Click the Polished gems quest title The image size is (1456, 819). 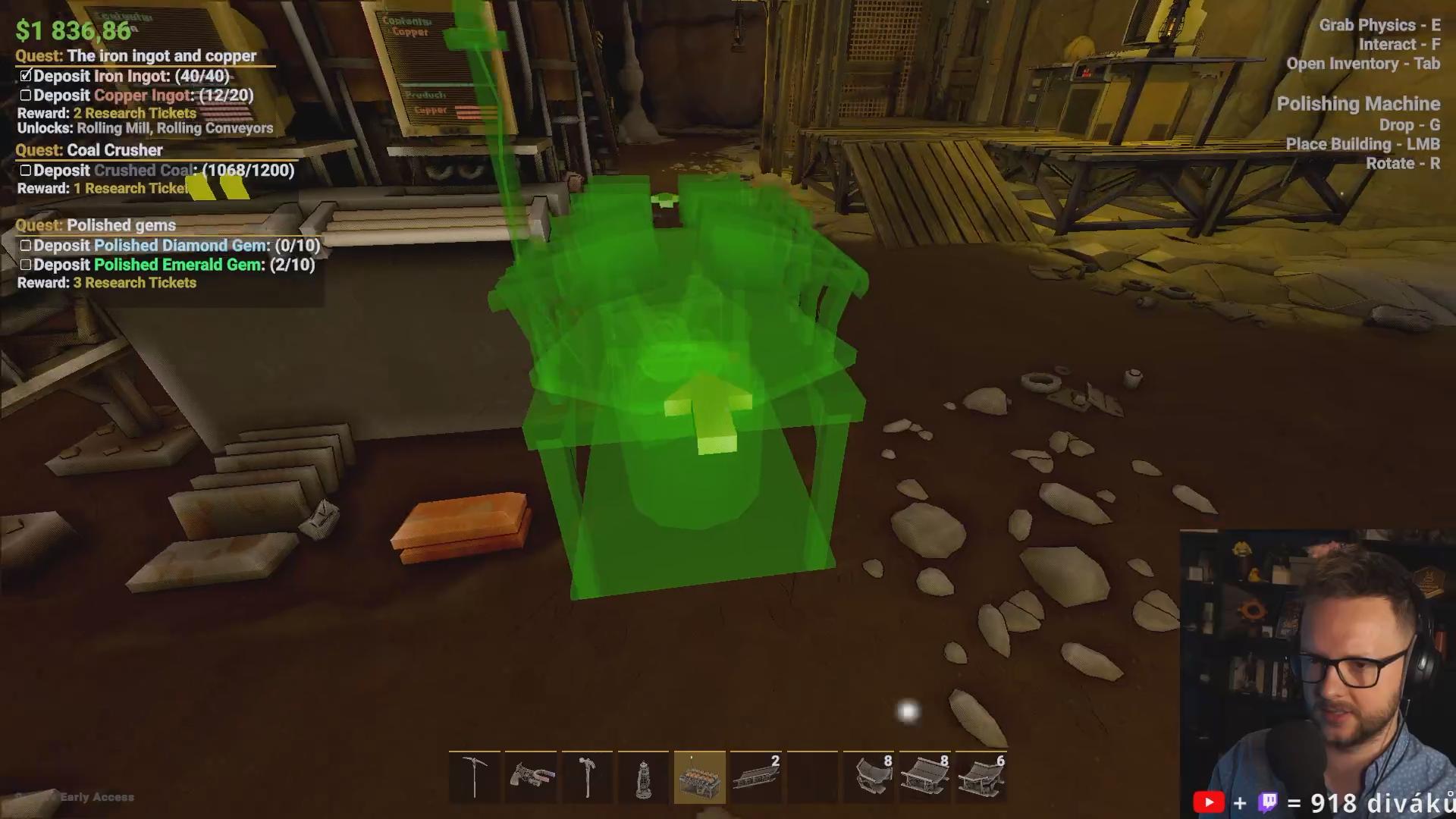[x=121, y=225]
